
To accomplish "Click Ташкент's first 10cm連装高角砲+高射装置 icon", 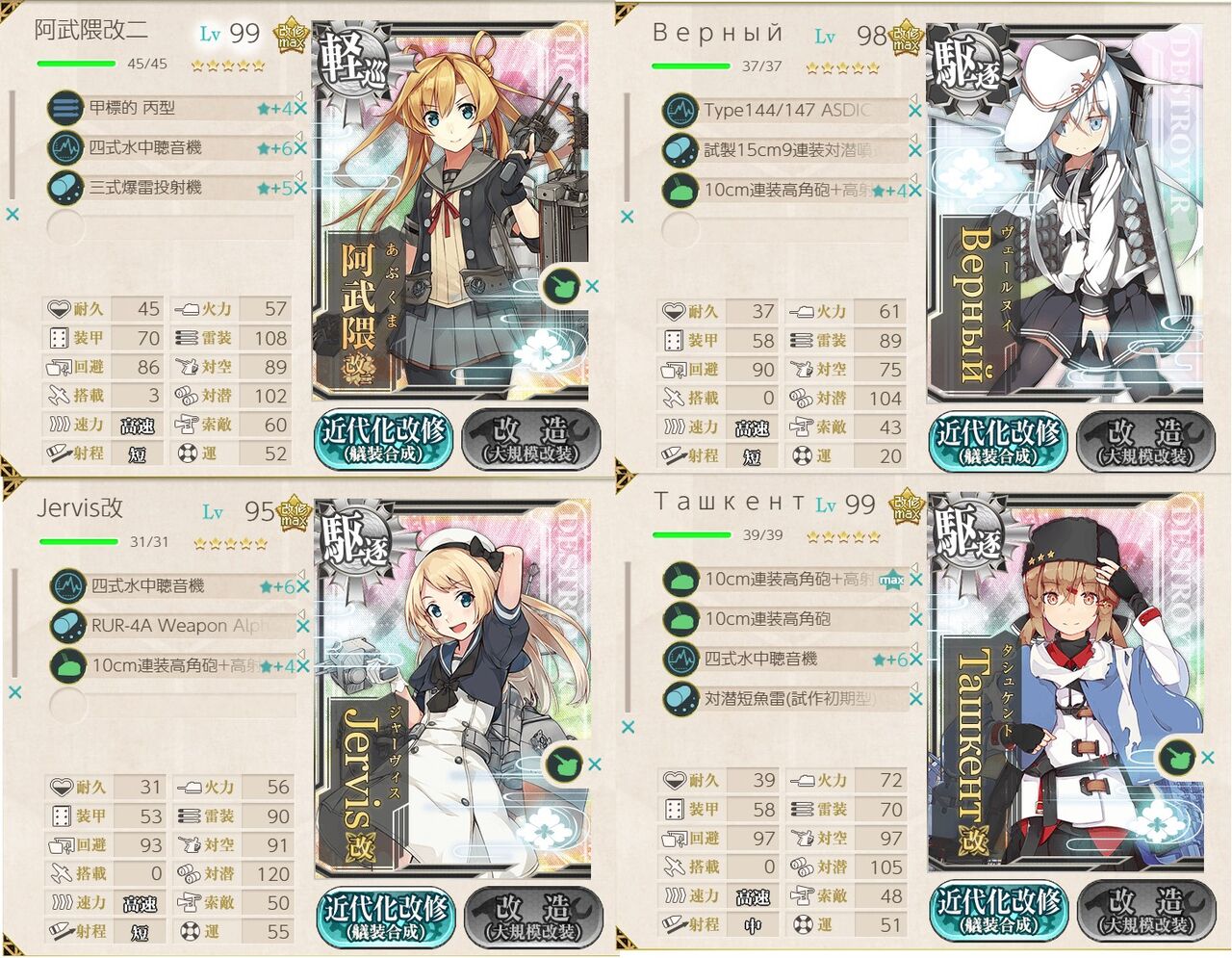I will (680, 581).
